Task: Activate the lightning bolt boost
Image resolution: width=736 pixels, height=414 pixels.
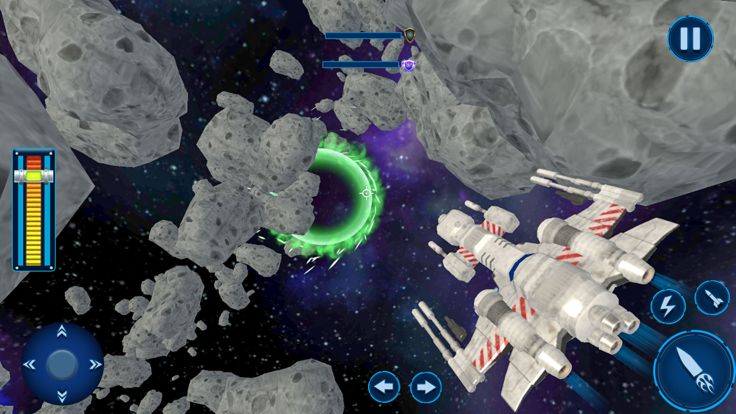Action: coord(666,306)
